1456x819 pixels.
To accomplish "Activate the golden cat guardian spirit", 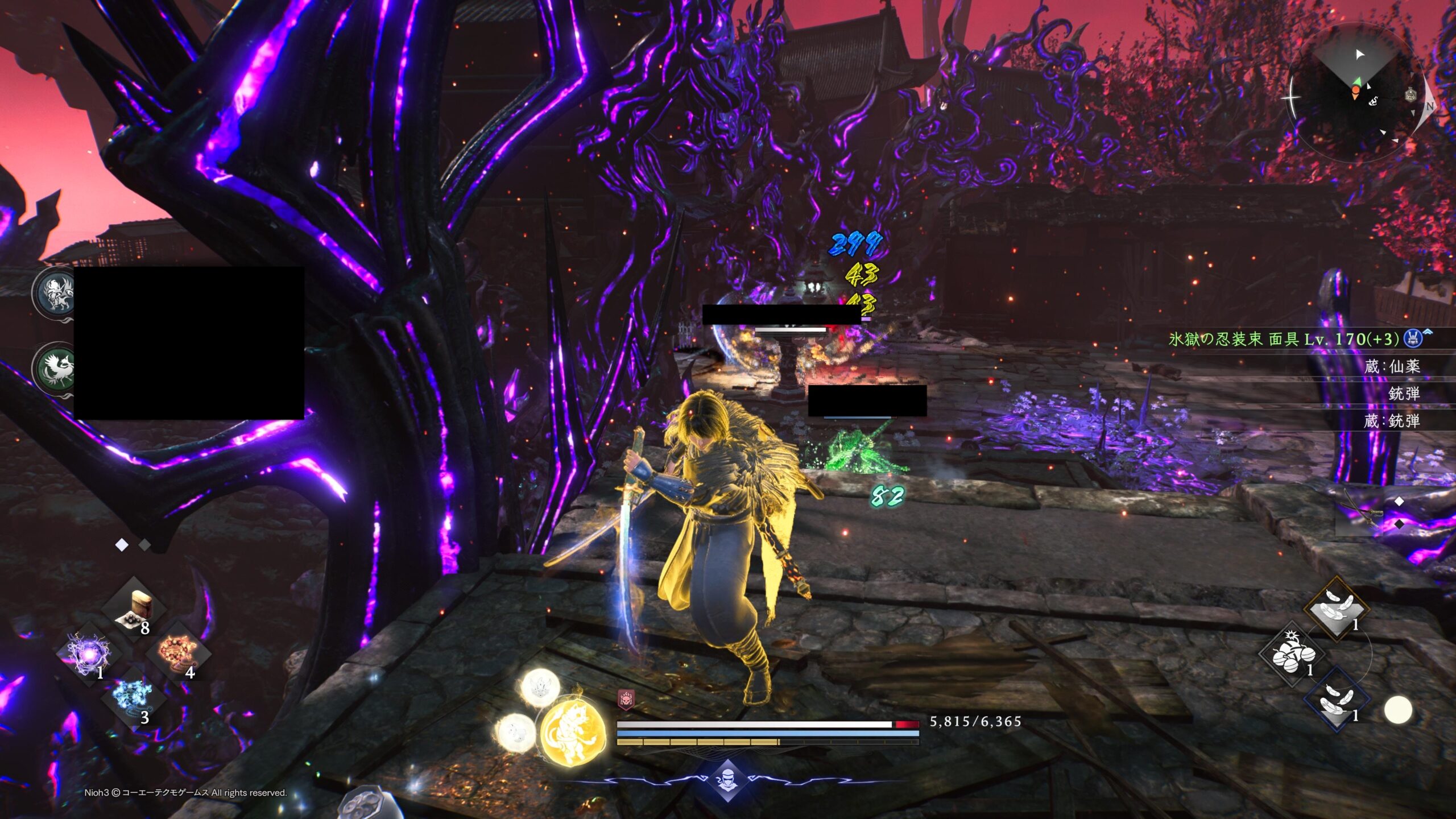I will click(x=572, y=734).
